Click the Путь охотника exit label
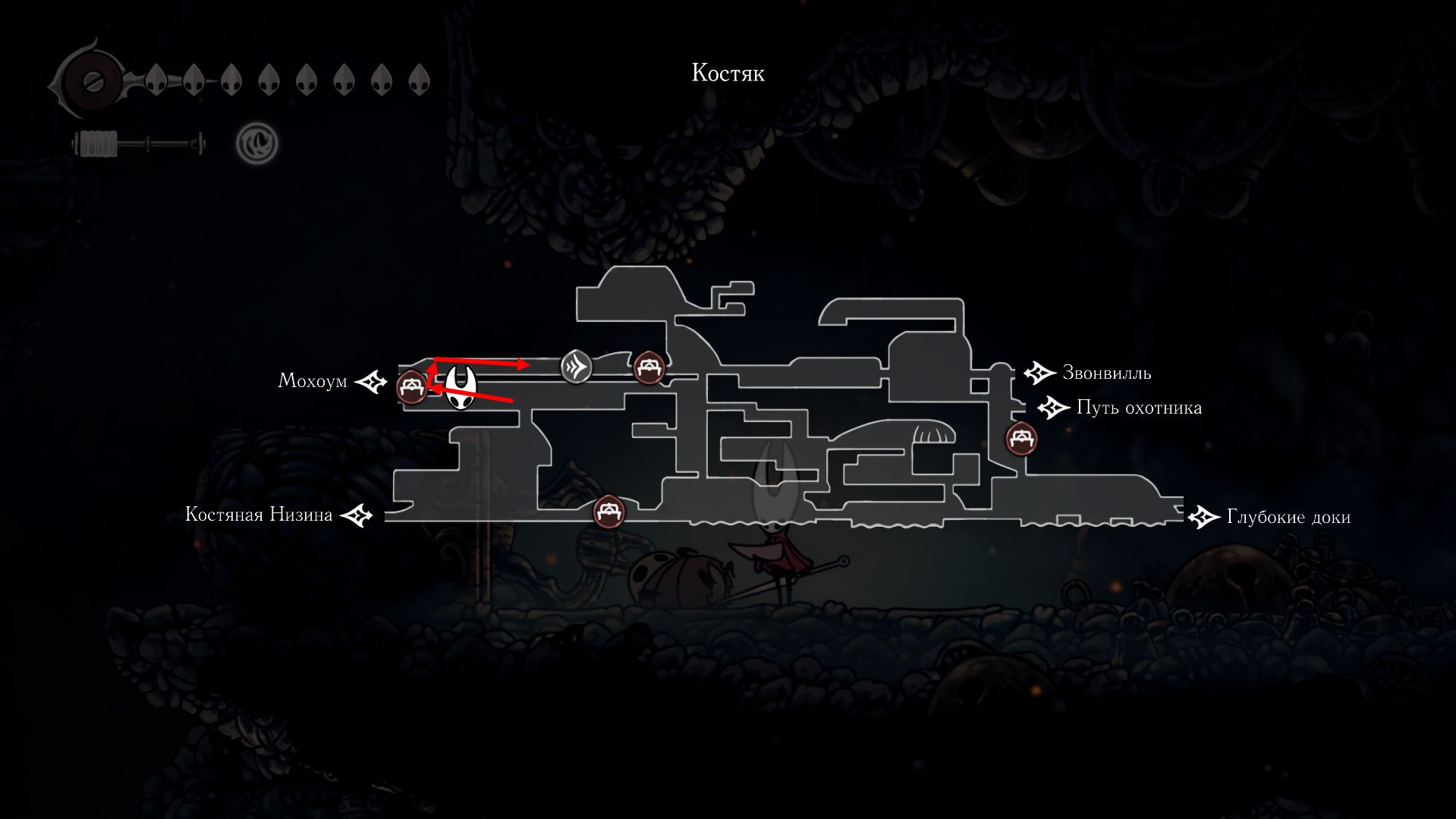1456x819 pixels. coord(1138,408)
